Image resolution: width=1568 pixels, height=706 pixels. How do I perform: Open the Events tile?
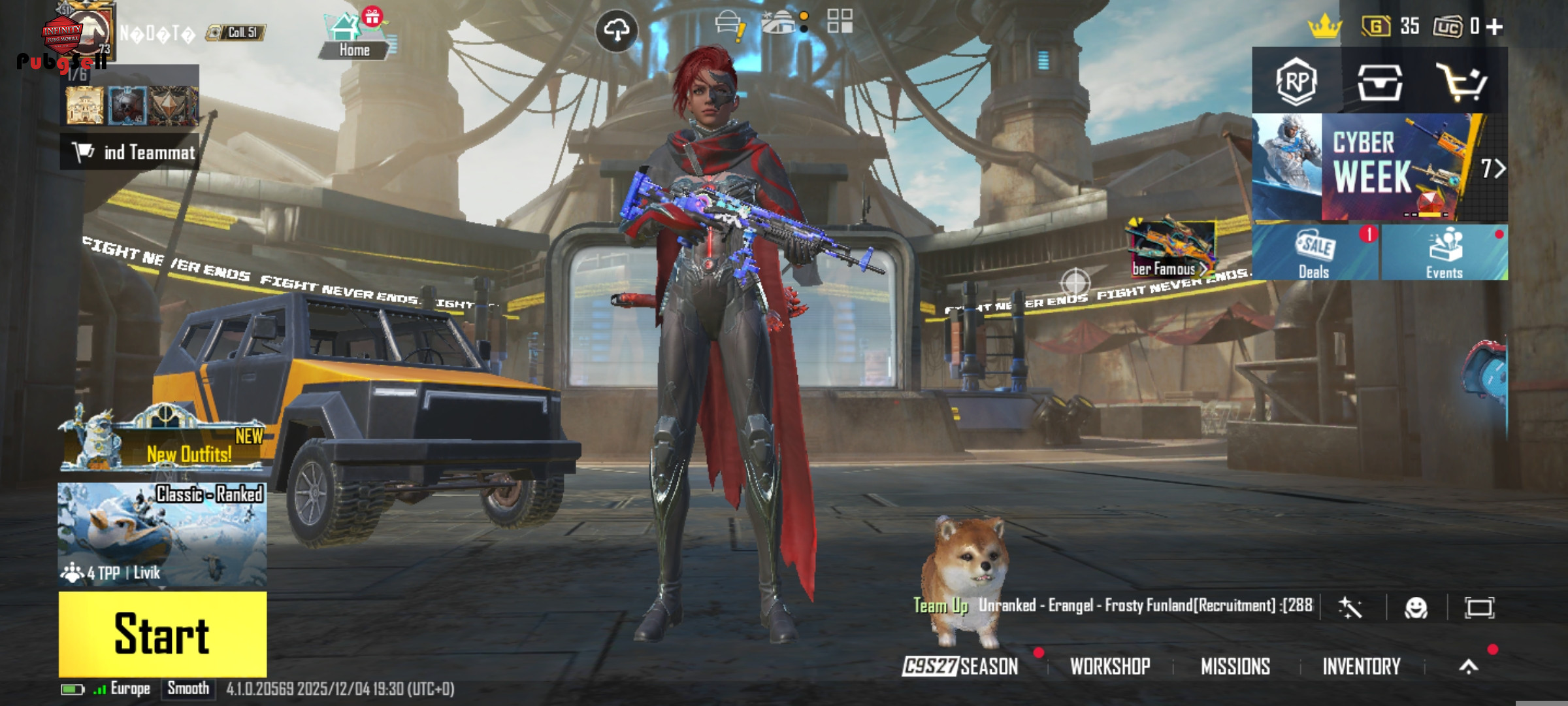point(1444,253)
